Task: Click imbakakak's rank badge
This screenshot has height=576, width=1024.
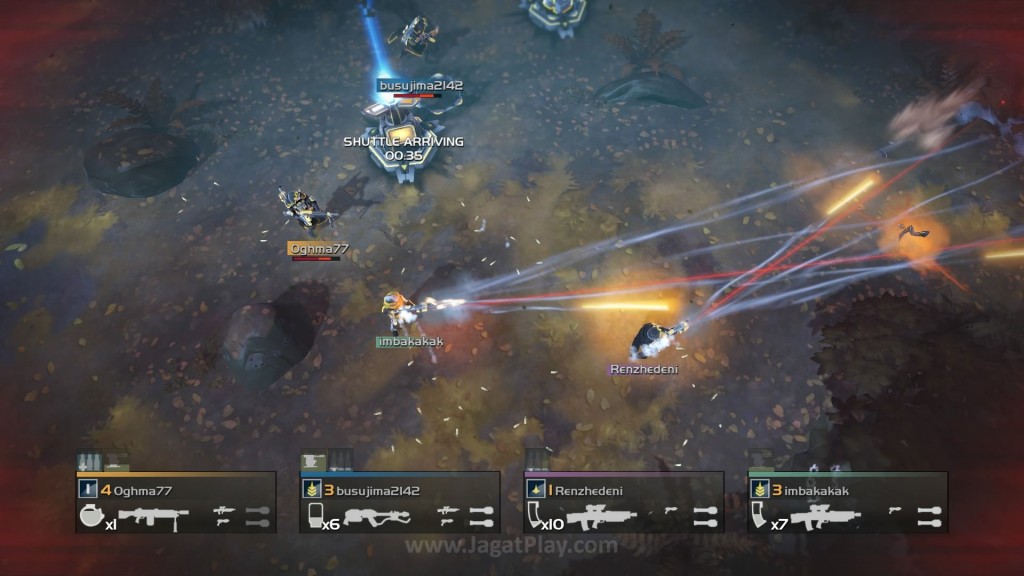Action: coord(759,490)
